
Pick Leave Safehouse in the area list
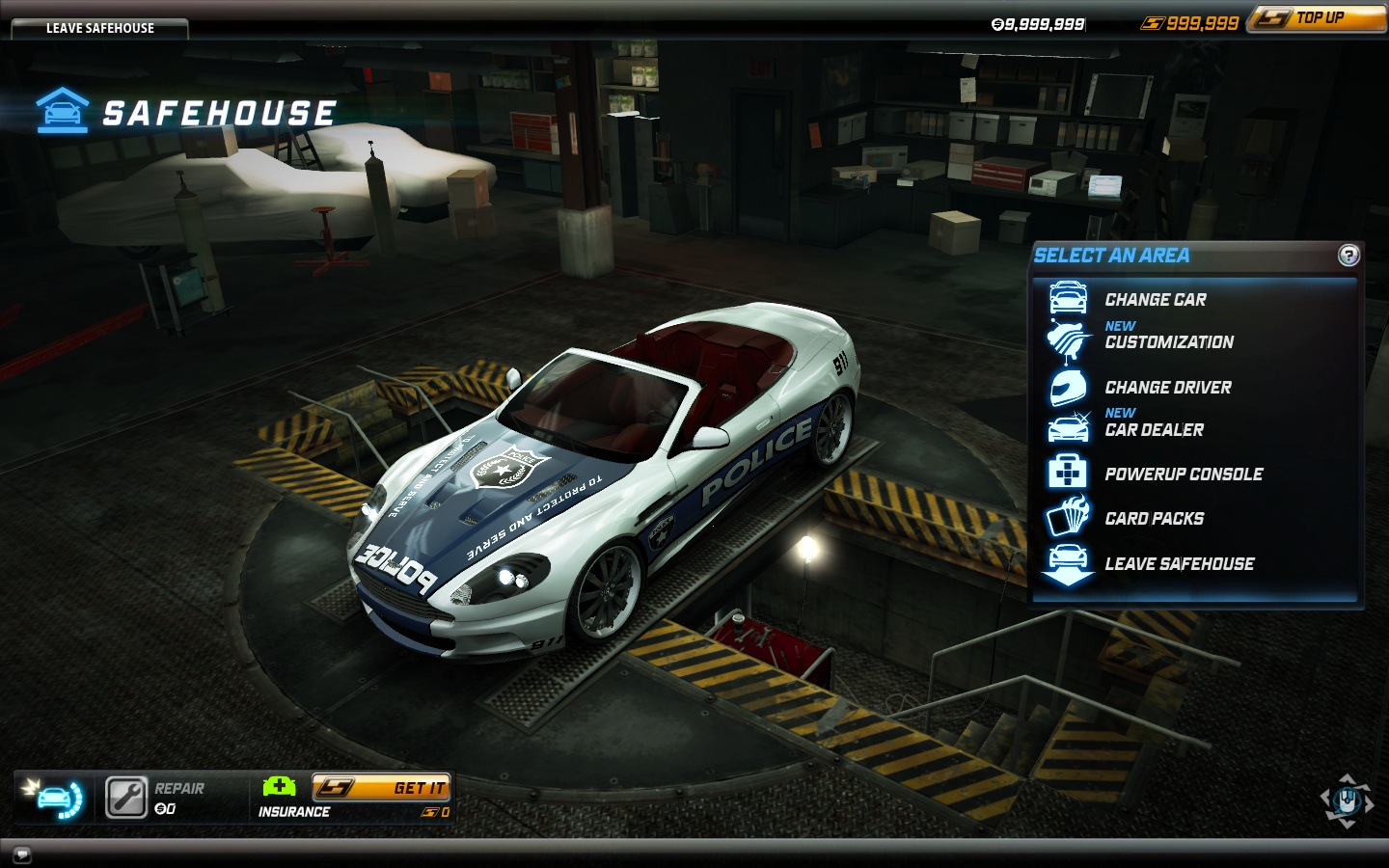pos(1179,564)
